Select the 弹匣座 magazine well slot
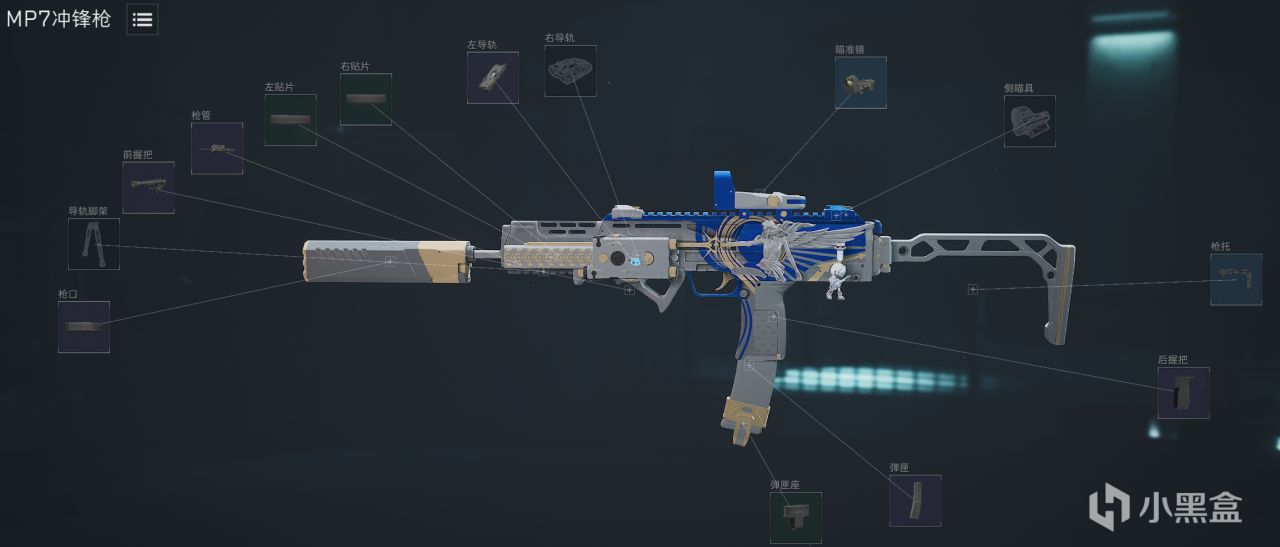1280x547 pixels. [x=796, y=518]
